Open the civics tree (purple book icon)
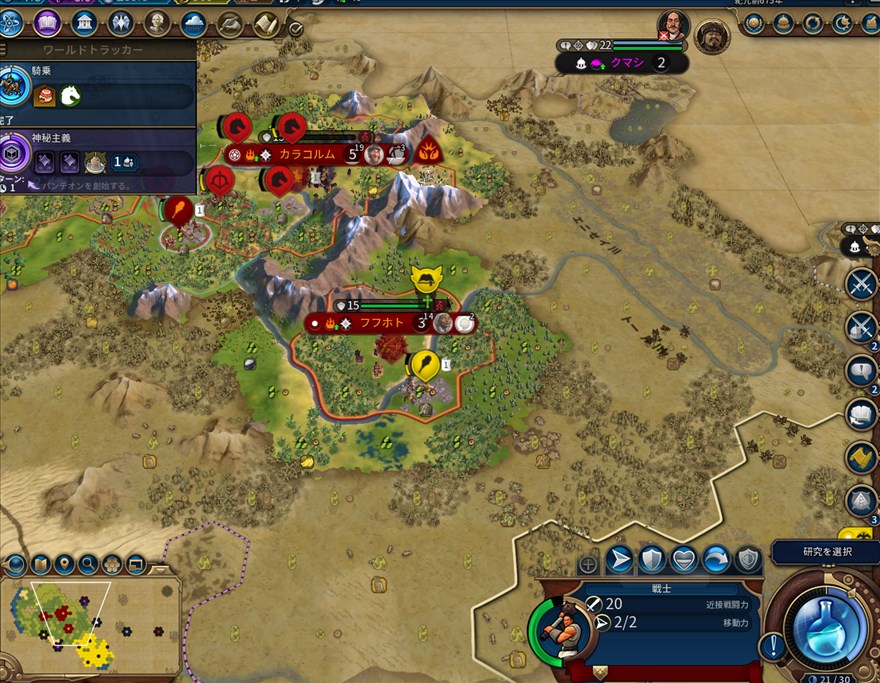This screenshot has height=683, width=880. coord(46,22)
